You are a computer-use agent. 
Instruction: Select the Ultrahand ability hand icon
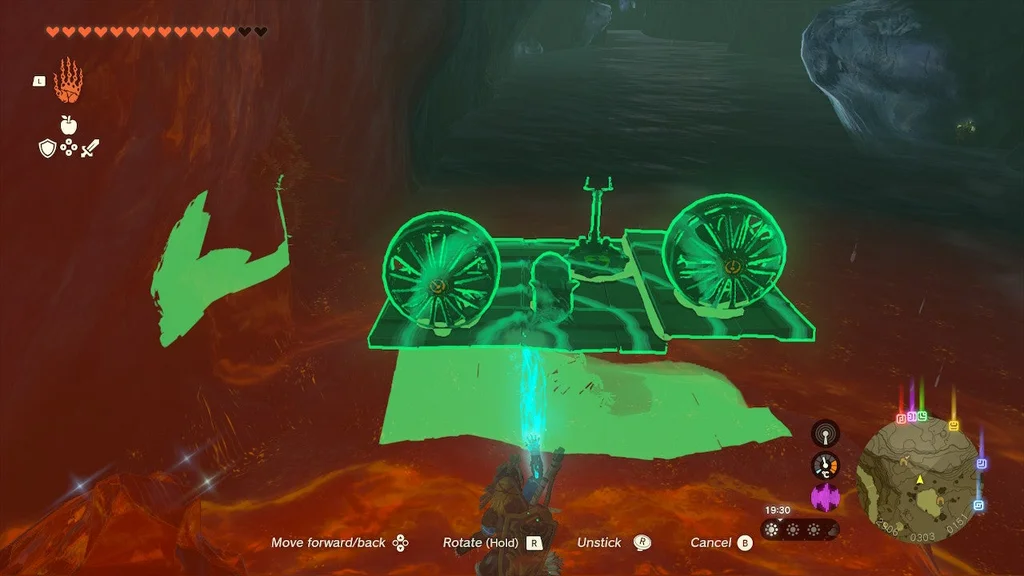68,81
